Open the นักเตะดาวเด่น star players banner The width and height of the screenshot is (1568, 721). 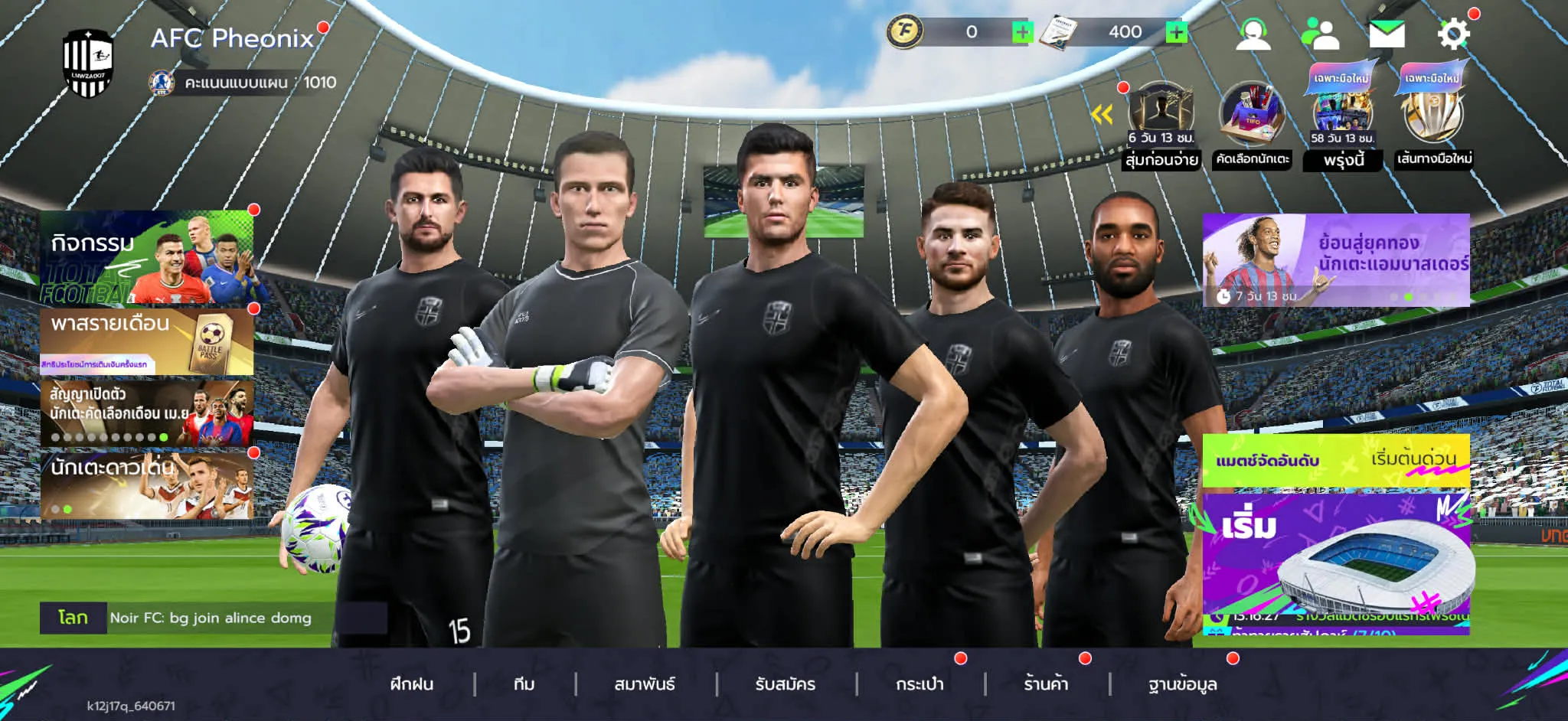[x=147, y=485]
